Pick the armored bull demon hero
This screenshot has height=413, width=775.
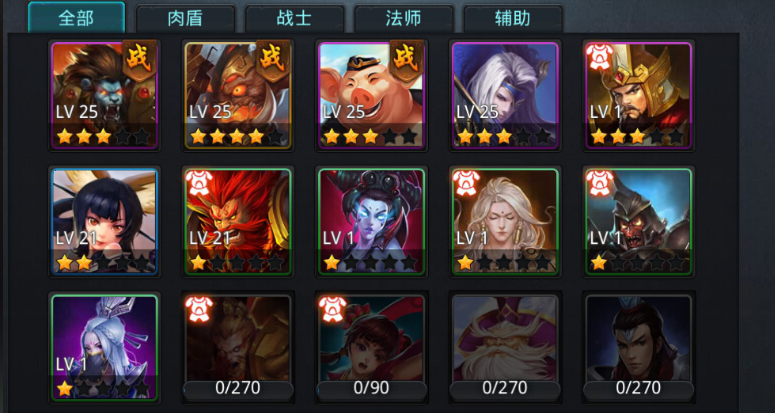(238, 93)
